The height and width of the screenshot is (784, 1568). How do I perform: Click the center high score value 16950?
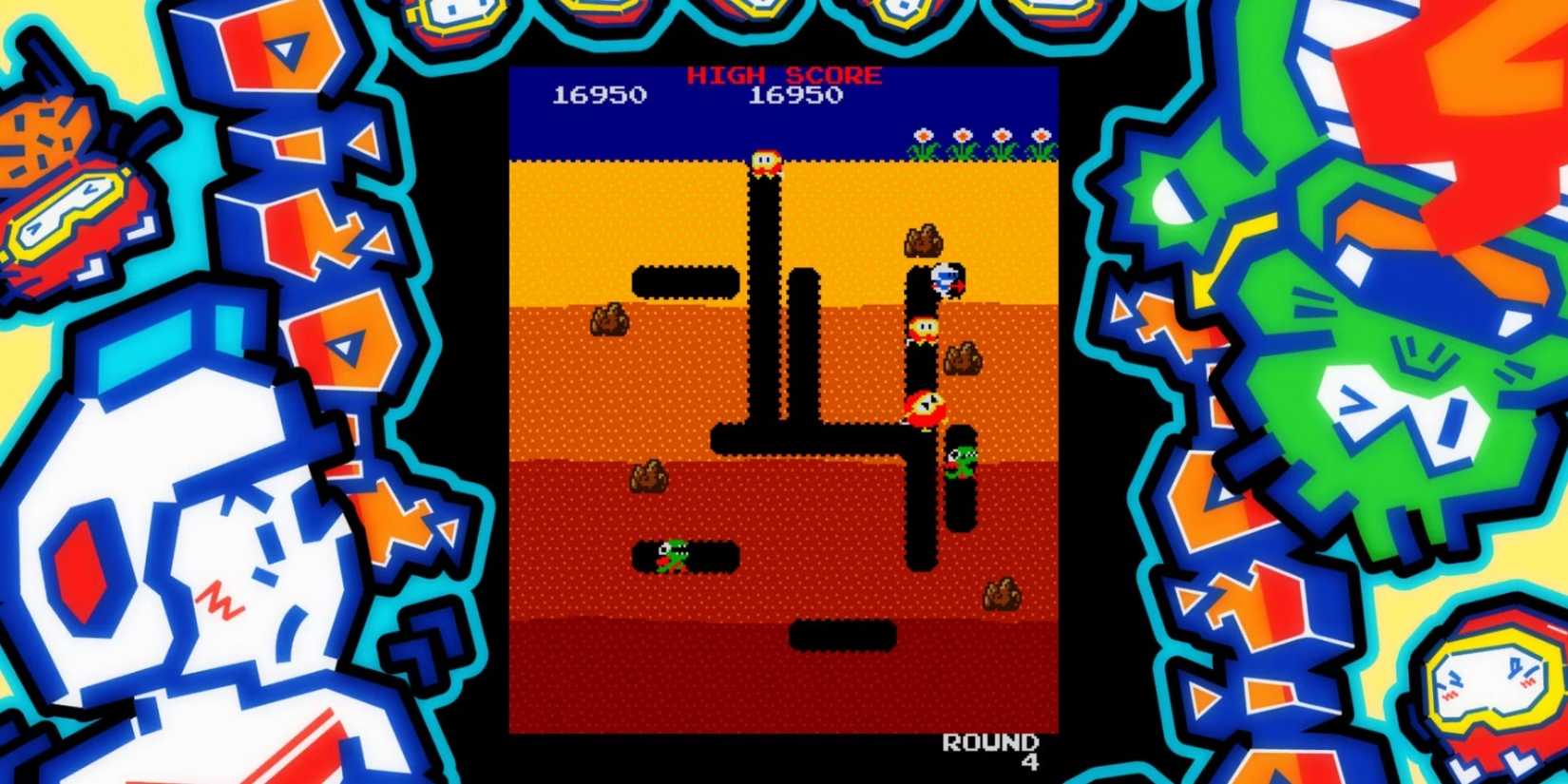[x=796, y=95]
